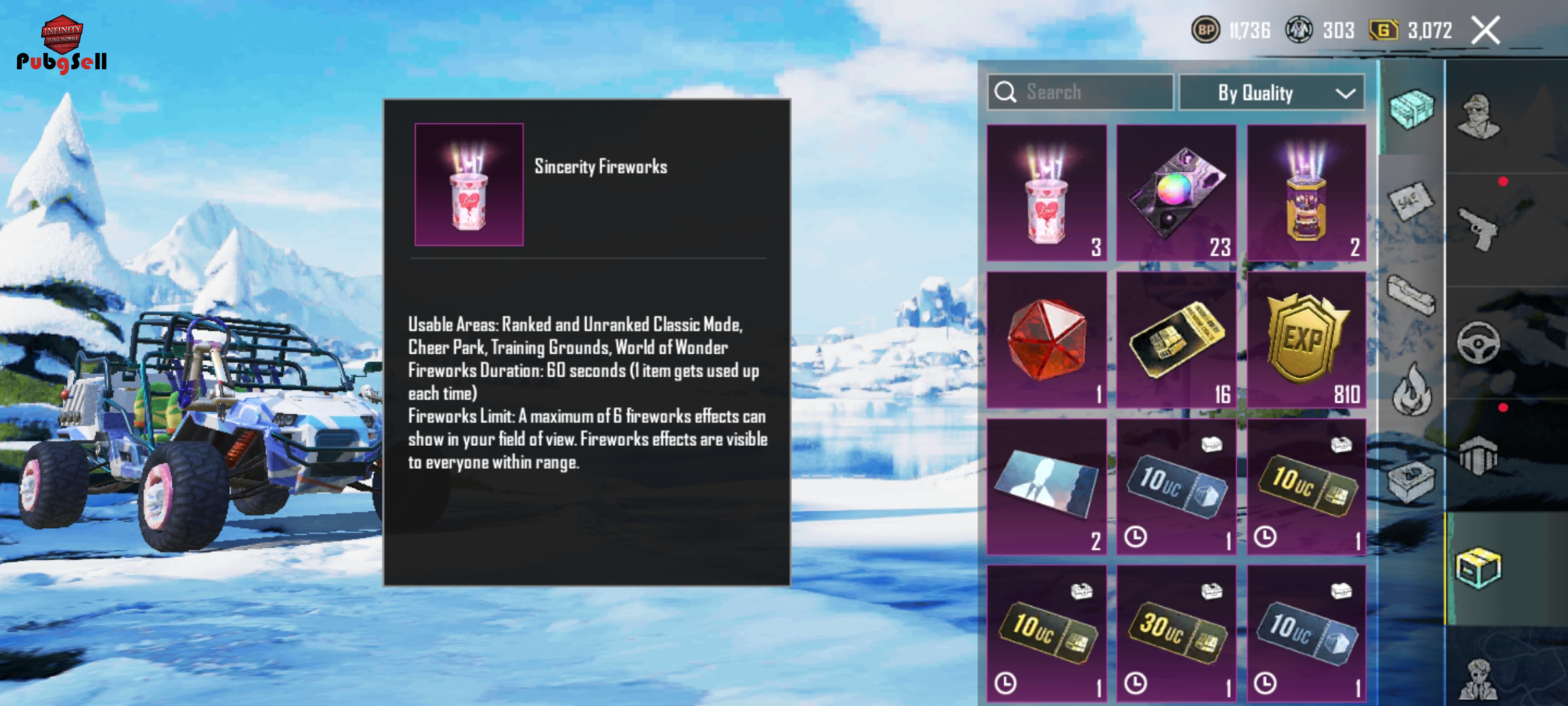The height and width of the screenshot is (706, 1568).
Task: Select the Sincerity Fireworks slot with 3
Action: [1047, 193]
